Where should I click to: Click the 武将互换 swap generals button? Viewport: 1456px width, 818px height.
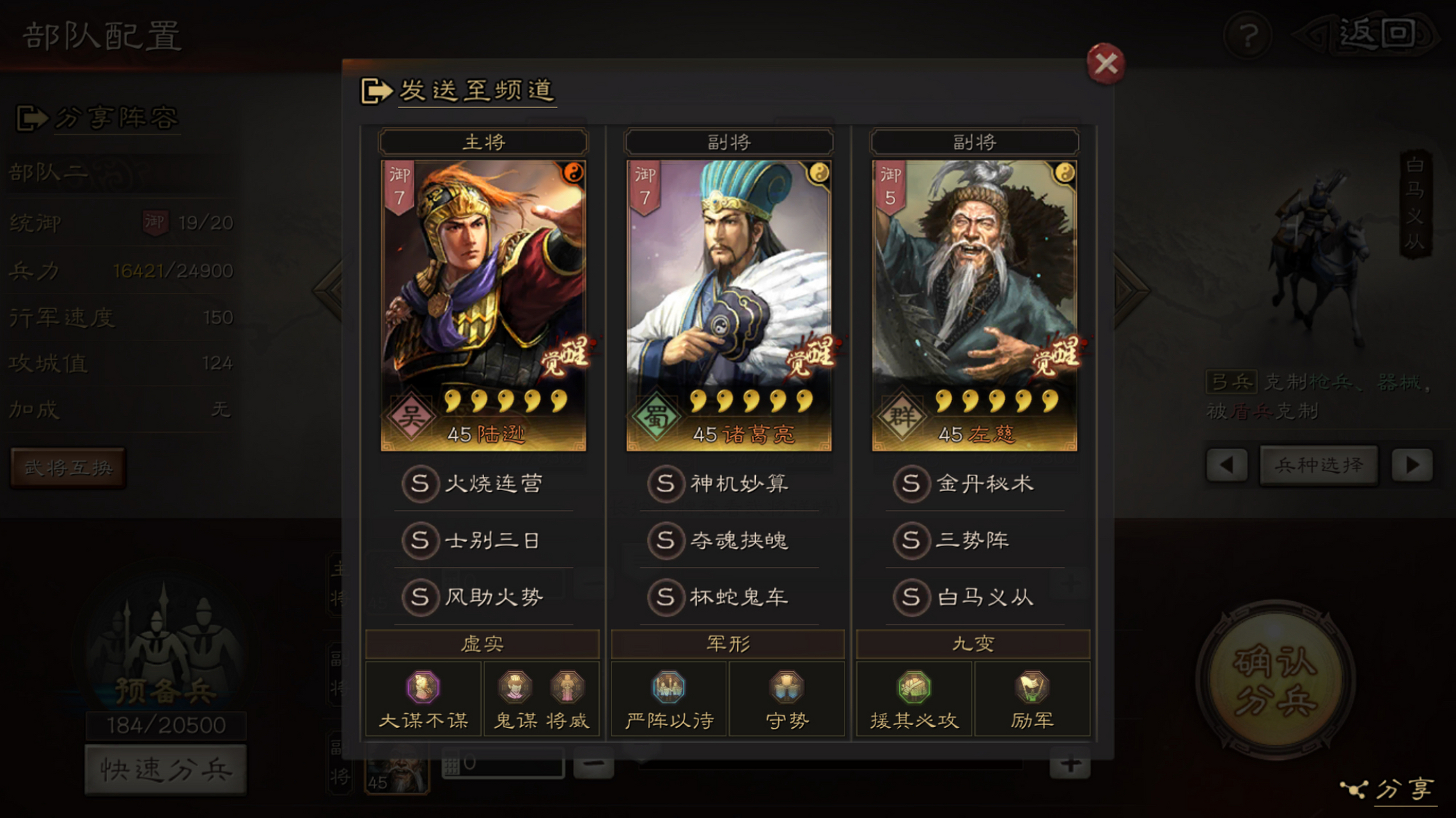click(x=68, y=468)
